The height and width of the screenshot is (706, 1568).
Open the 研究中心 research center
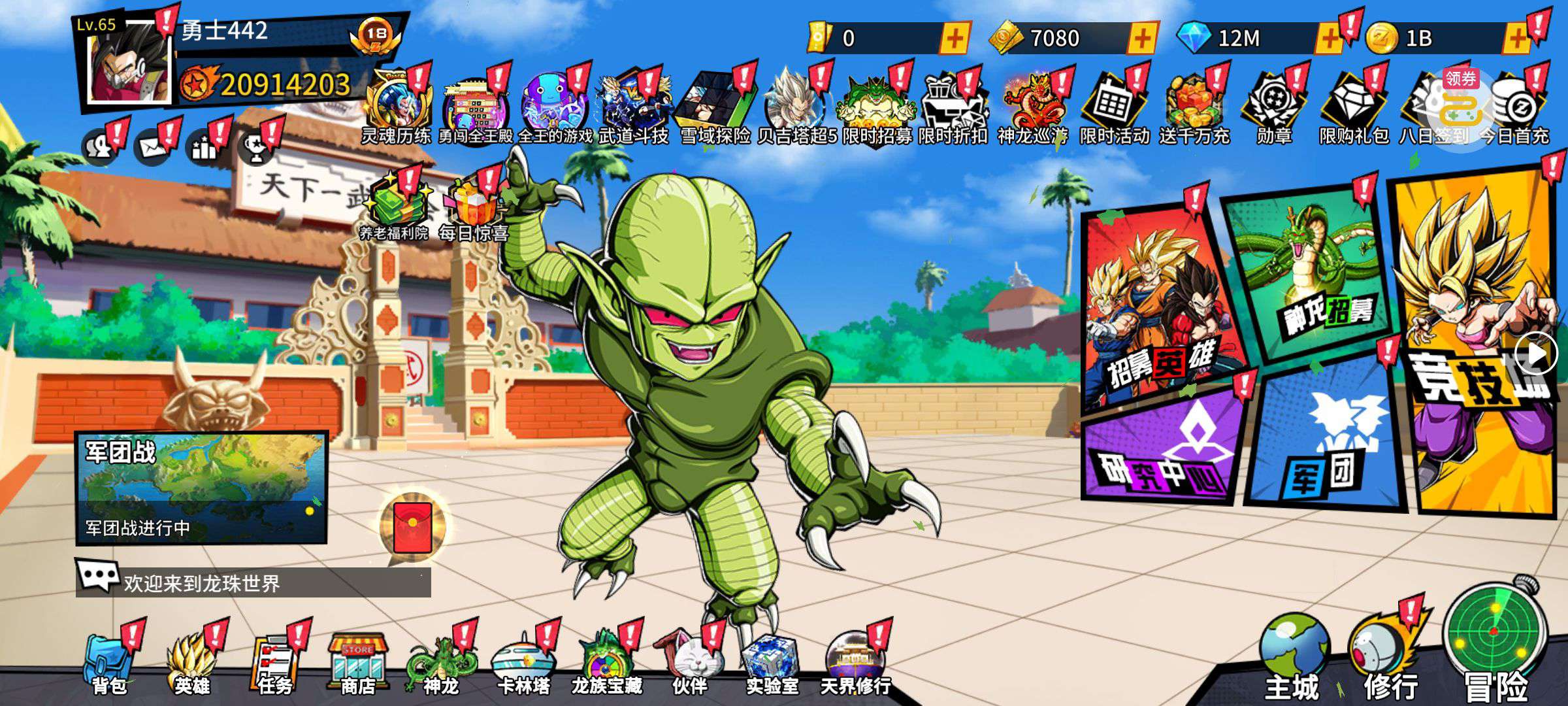coord(1163,451)
